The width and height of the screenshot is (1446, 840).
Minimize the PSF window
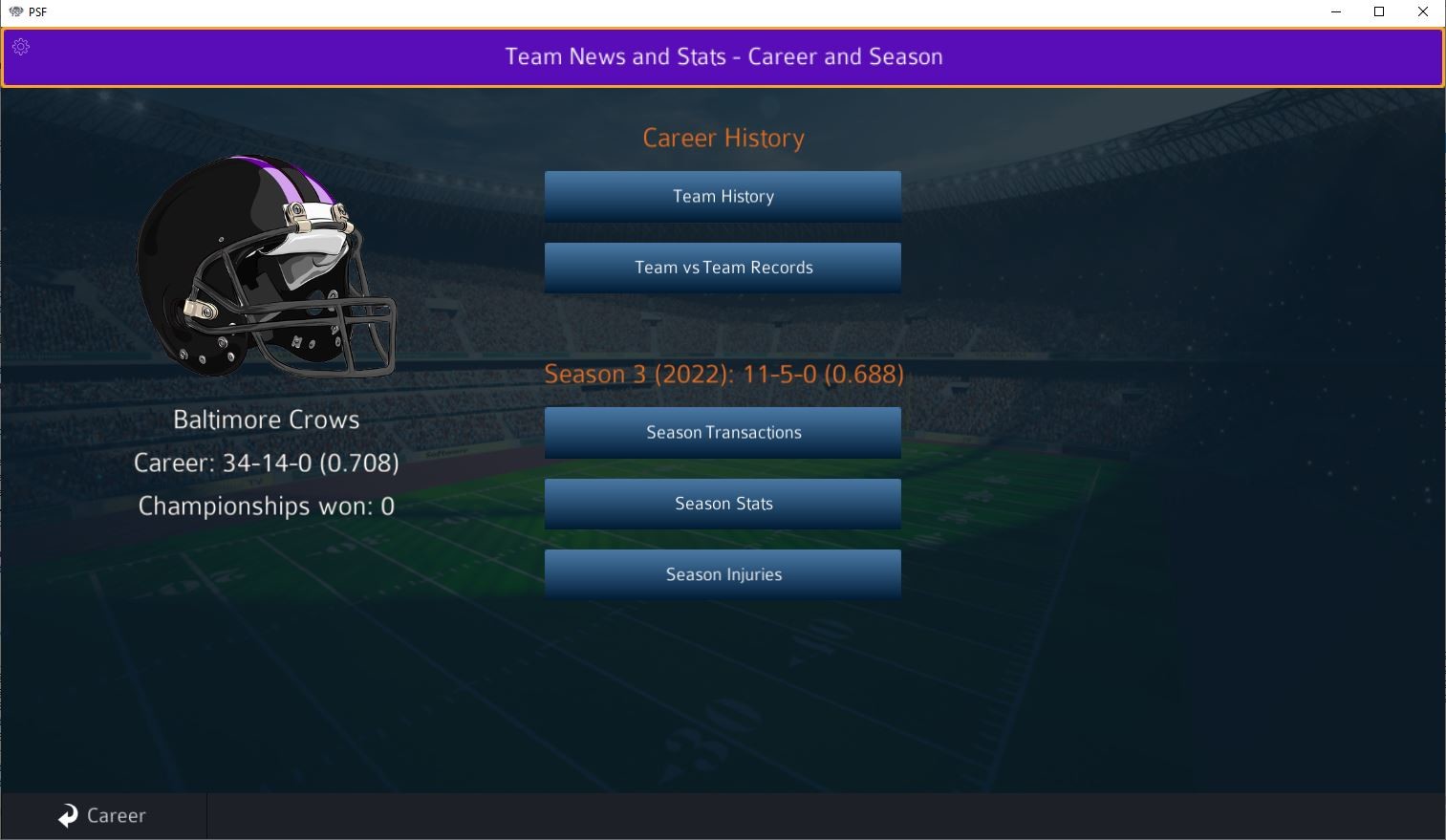[x=1335, y=12]
